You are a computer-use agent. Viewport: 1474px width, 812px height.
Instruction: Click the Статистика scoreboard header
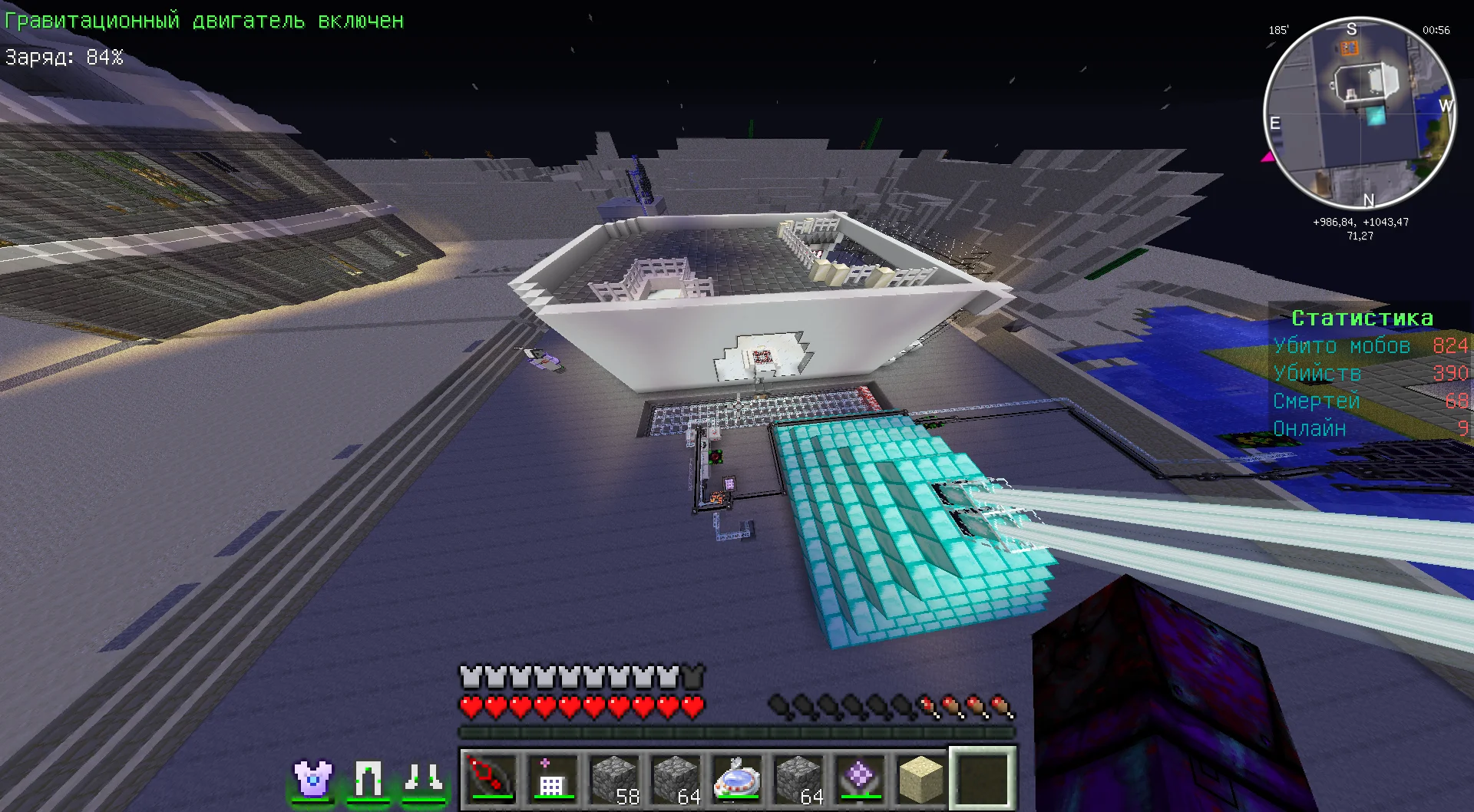(x=1362, y=318)
